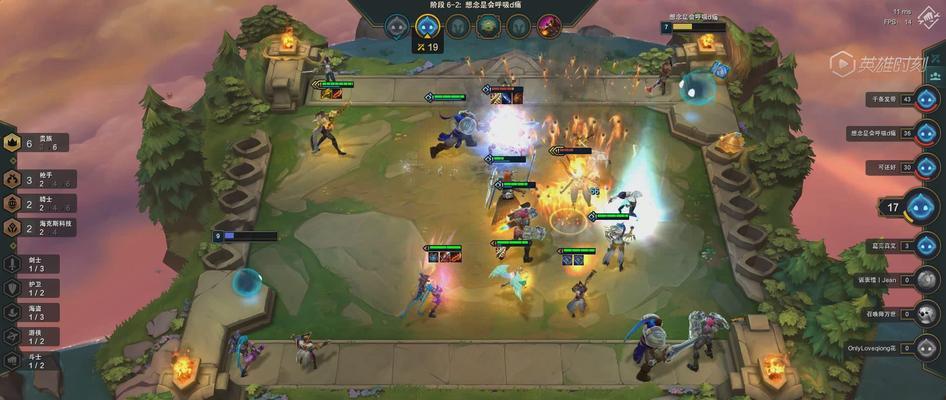Show the 游侠 1/2 trait row
Image resolution: width=946 pixels, height=400 pixels.
coord(28,335)
